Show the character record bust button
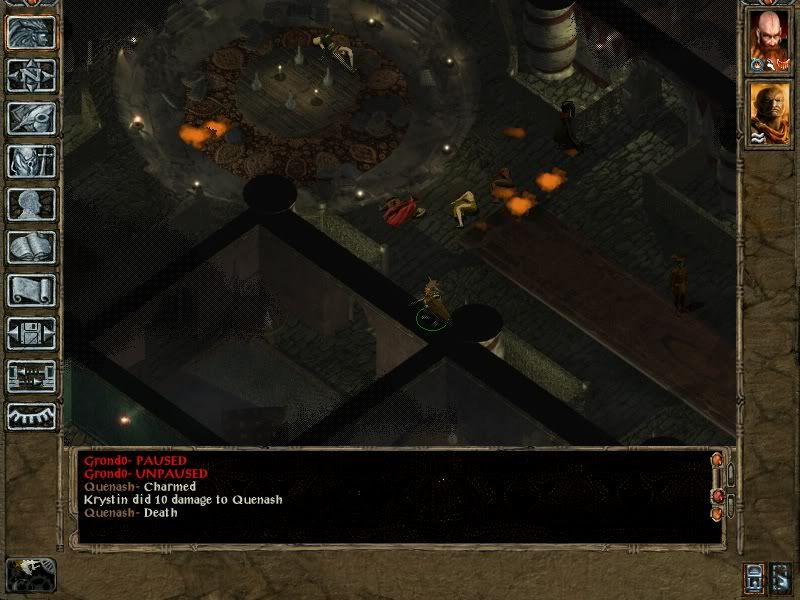The width and height of the screenshot is (800, 600). pyautogui.click(x=31, y=204)
